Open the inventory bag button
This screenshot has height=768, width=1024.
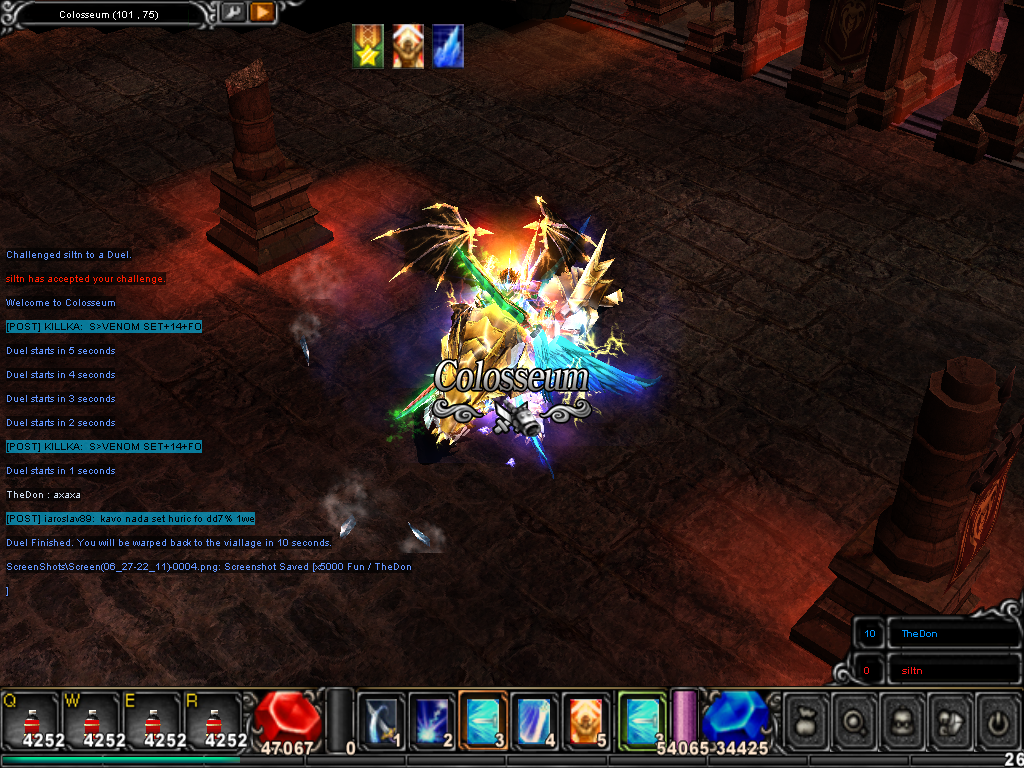pyautogui.click(x=808, y=720)
